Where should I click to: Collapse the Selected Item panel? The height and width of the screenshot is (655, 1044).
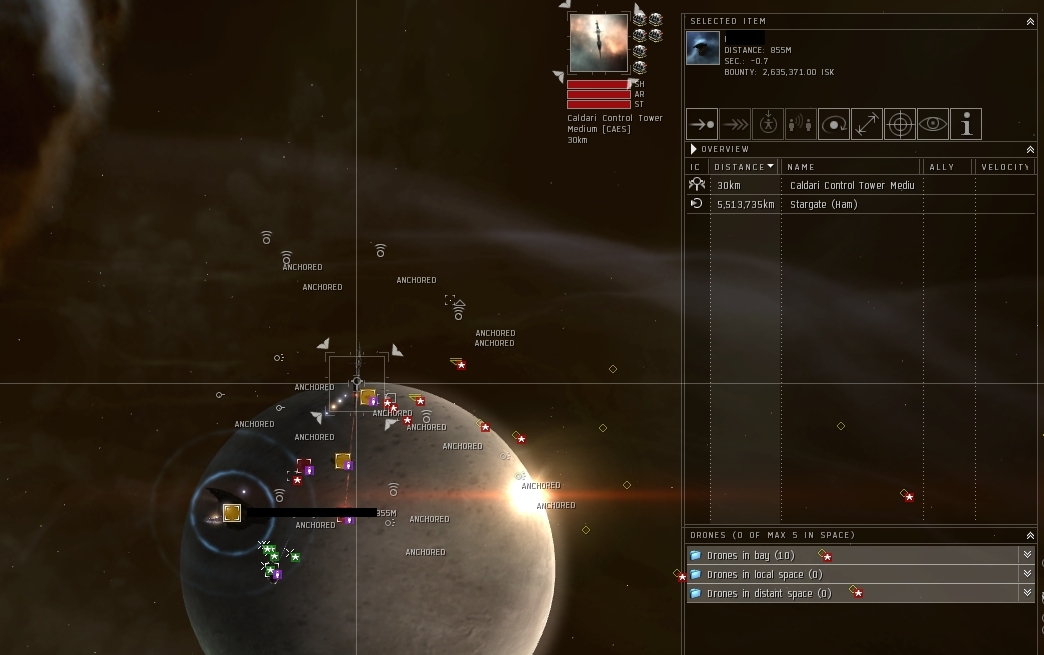(1030, 21)
